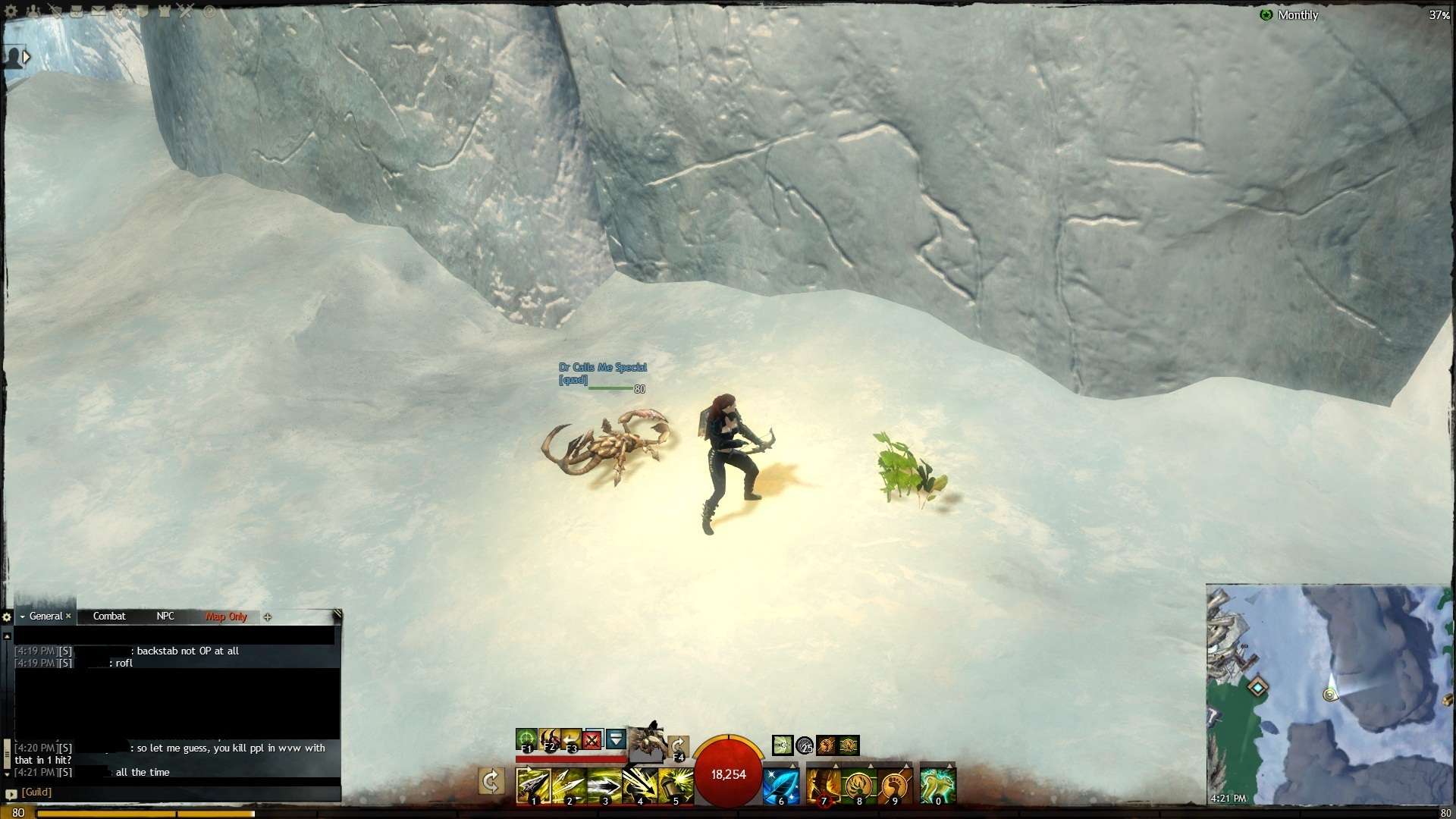Close the General chat tab

pyautogui.click(x=68, y=616)
